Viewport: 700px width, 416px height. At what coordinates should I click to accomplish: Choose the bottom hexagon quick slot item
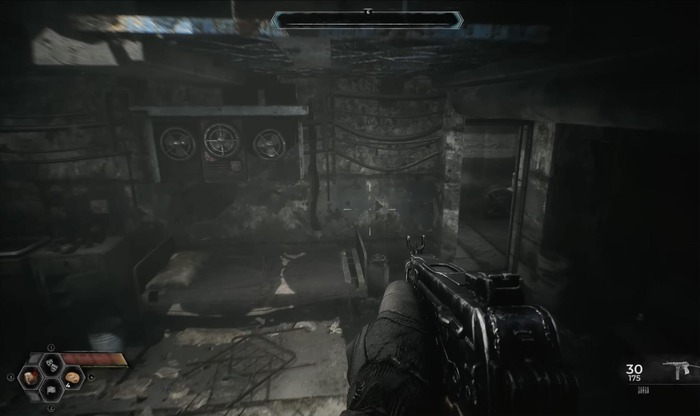(52, 391)
